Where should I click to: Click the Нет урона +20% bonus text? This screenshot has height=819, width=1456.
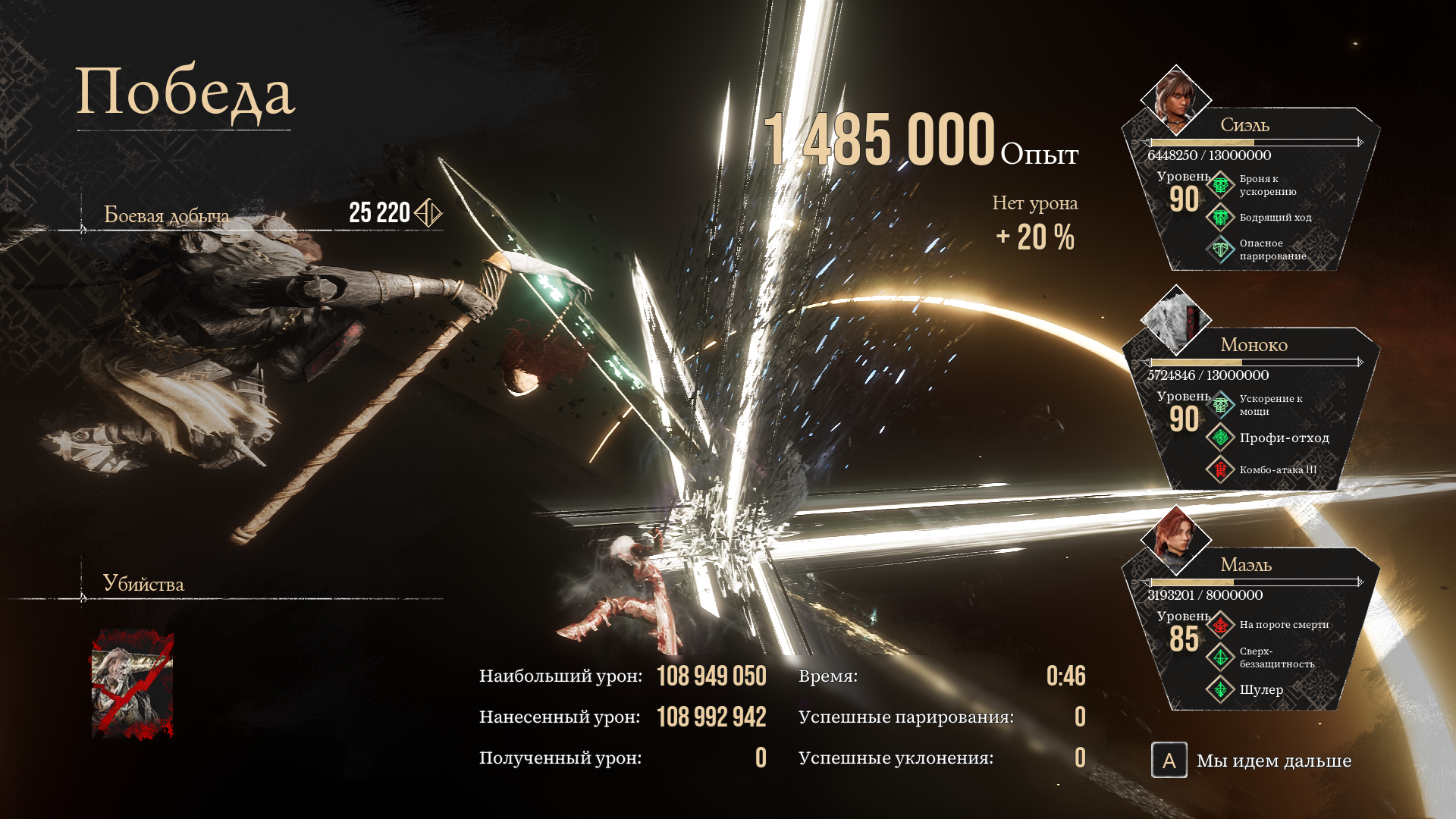click(1036, 220)
